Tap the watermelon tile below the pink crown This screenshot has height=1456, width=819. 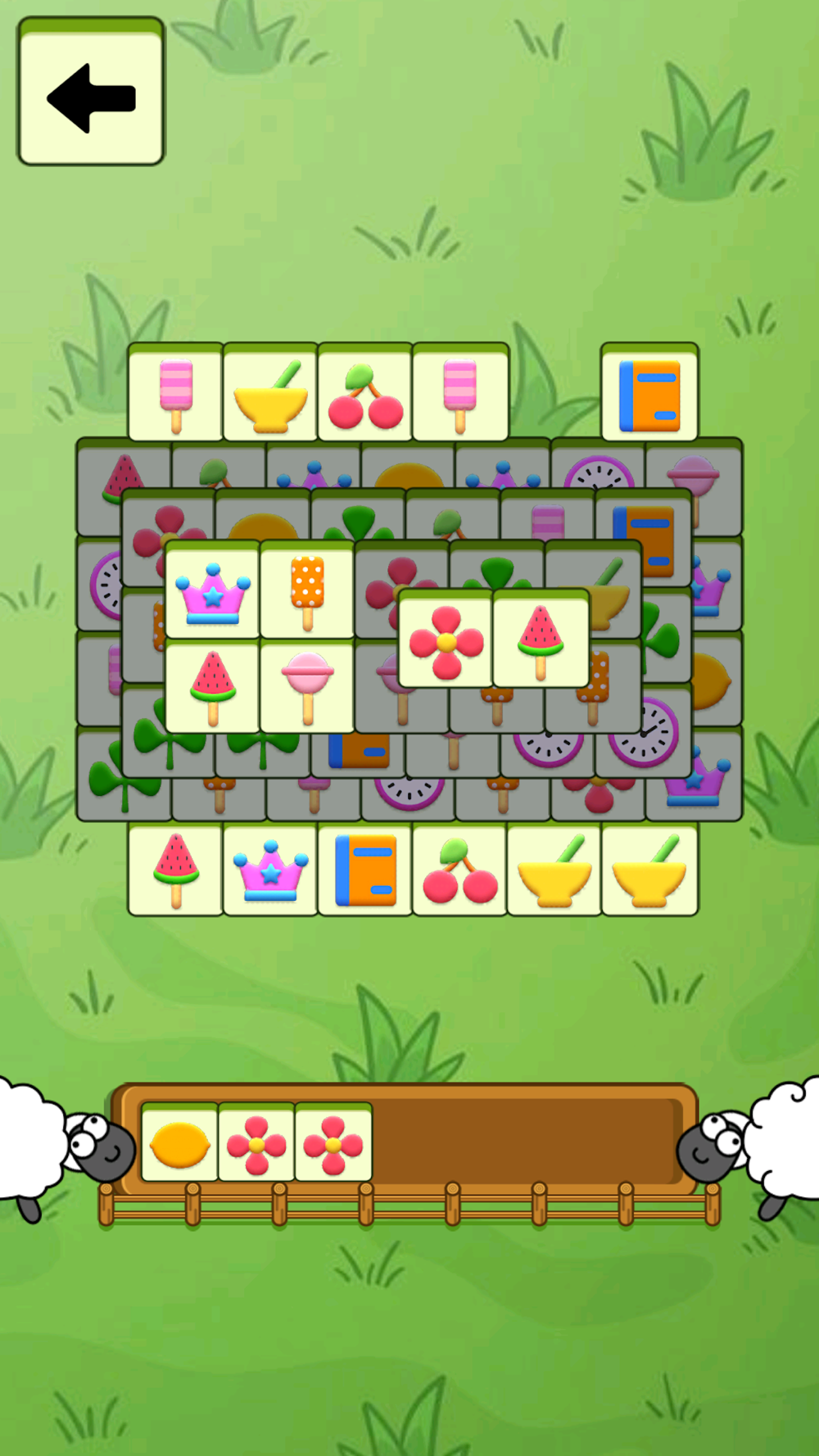click(x=213, y=686)
